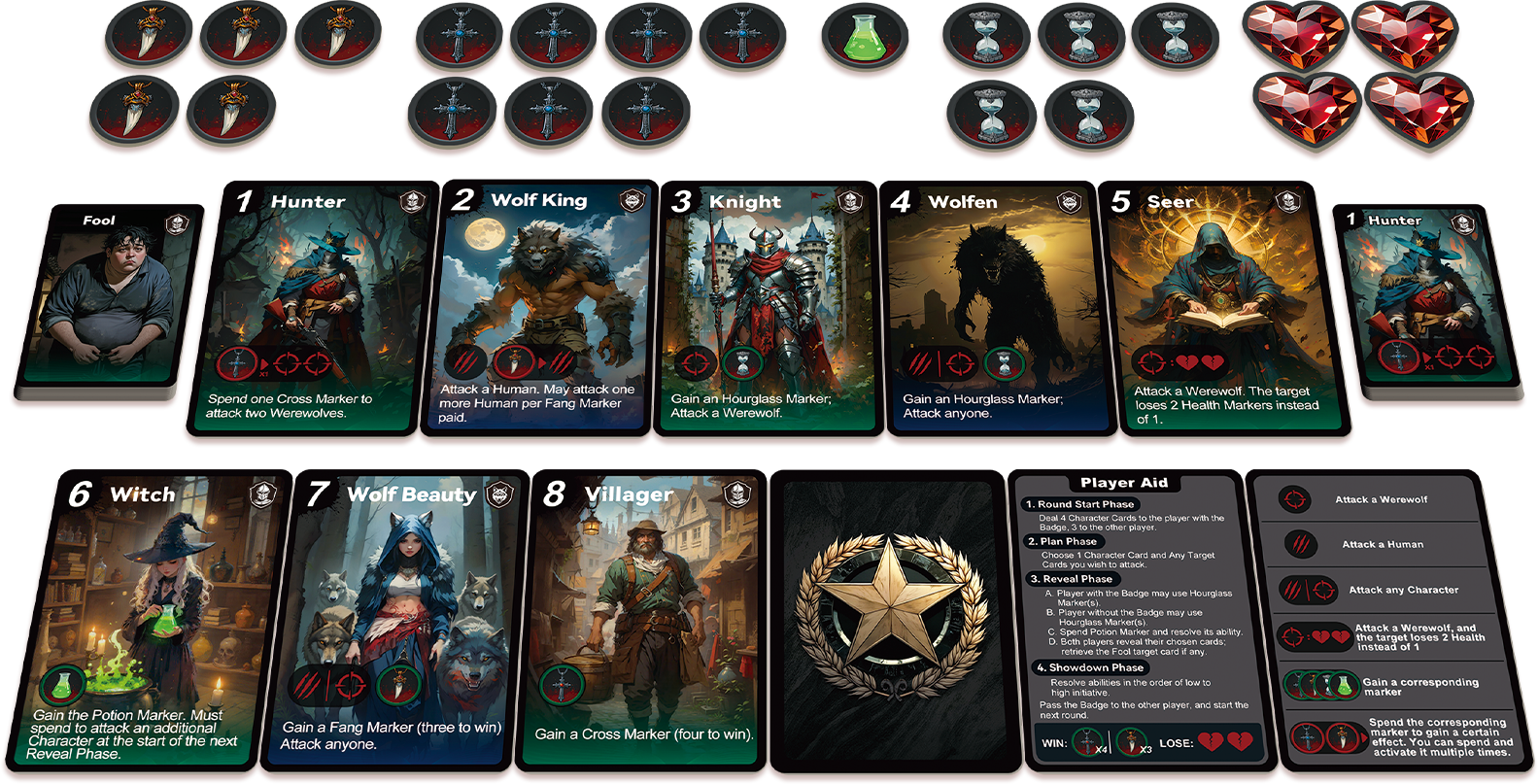The height and width of the screenshot is (784, 1538).
Task: Open the Player Aid card
Action: coord(1127,620)
